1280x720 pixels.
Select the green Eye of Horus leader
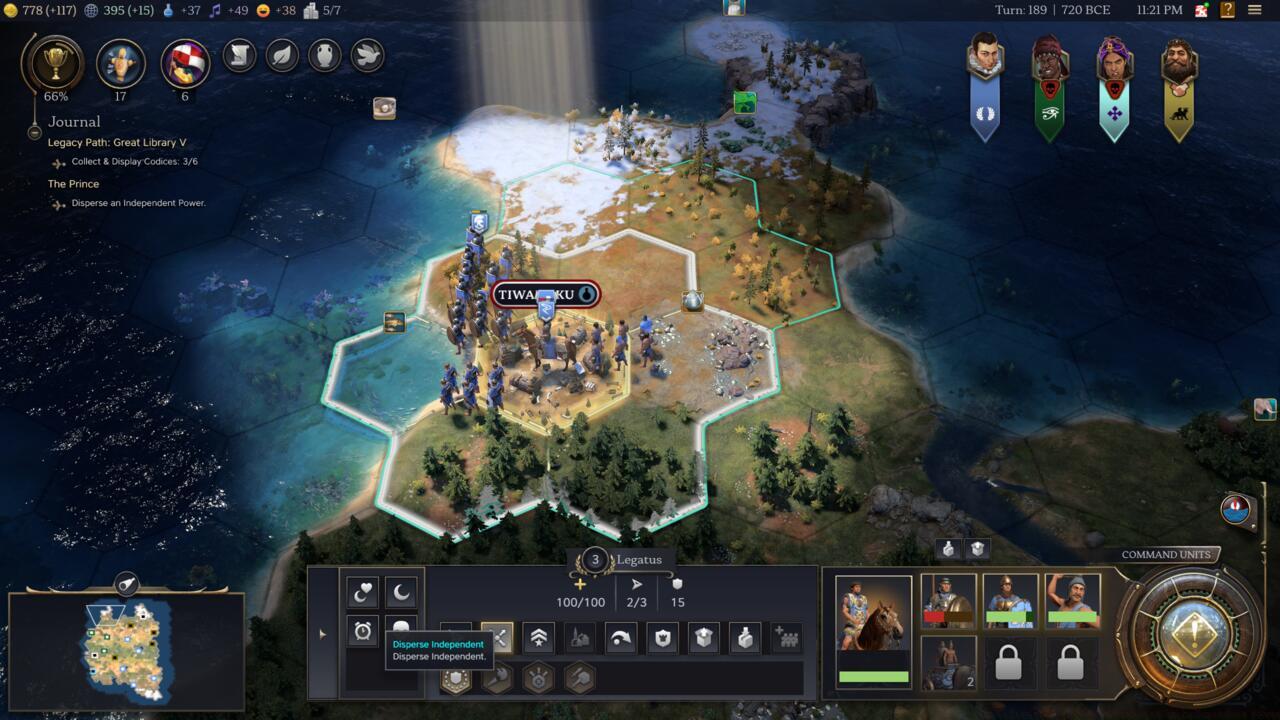[1049, 86]
